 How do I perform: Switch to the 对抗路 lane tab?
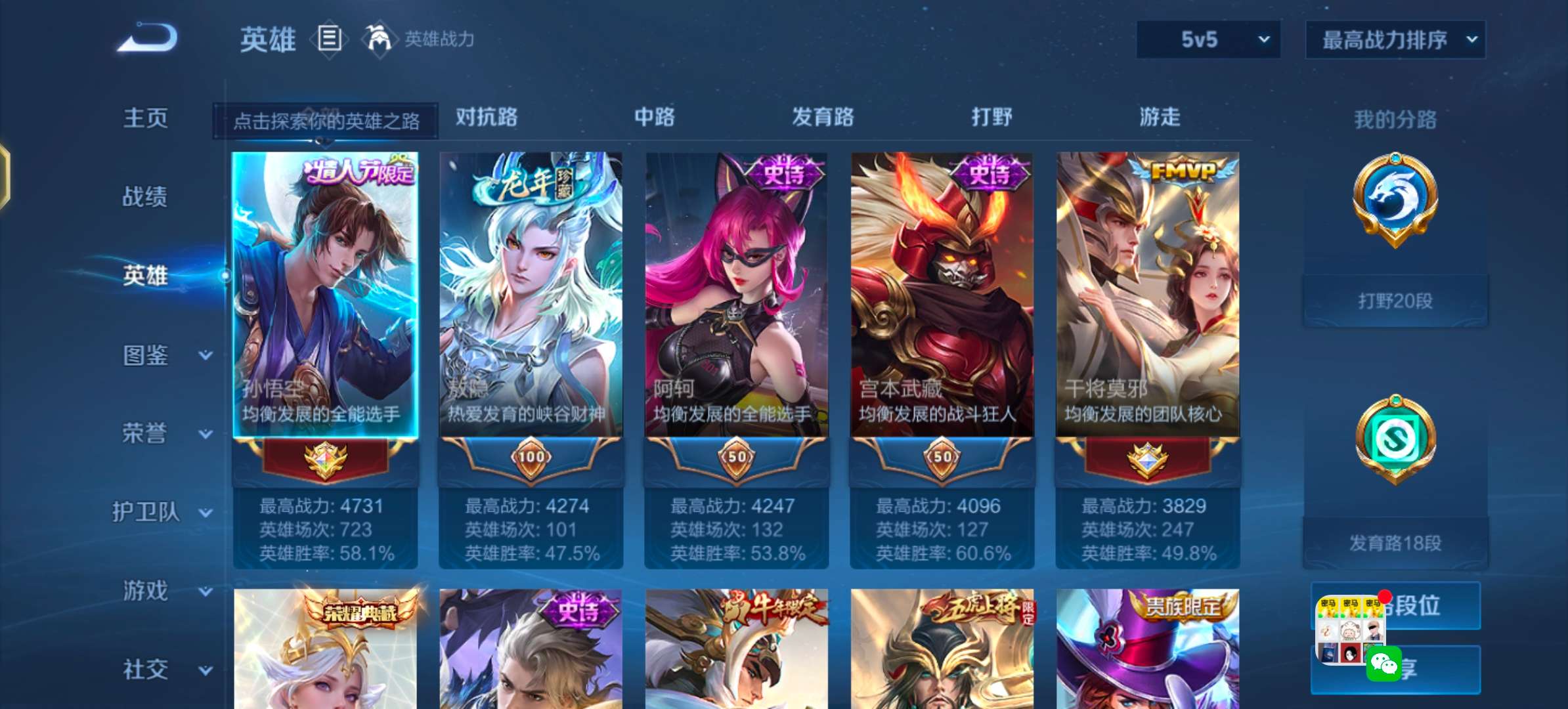point(486,118)
